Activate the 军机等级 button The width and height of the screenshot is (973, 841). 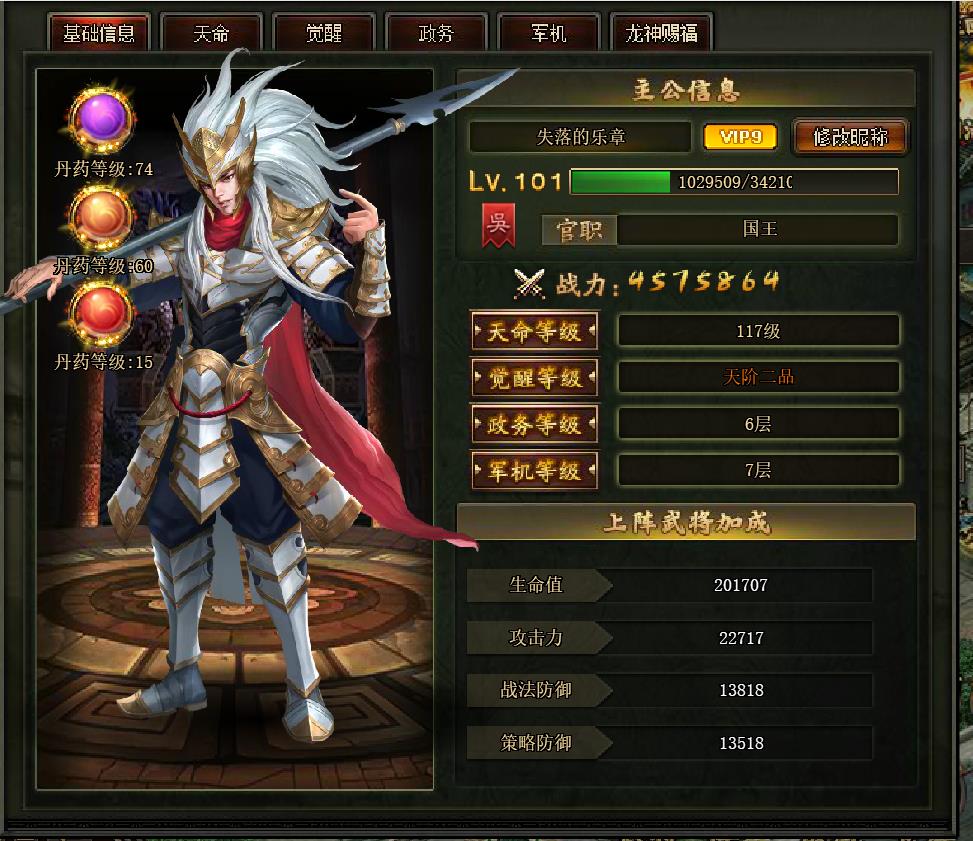pos(534,470)
